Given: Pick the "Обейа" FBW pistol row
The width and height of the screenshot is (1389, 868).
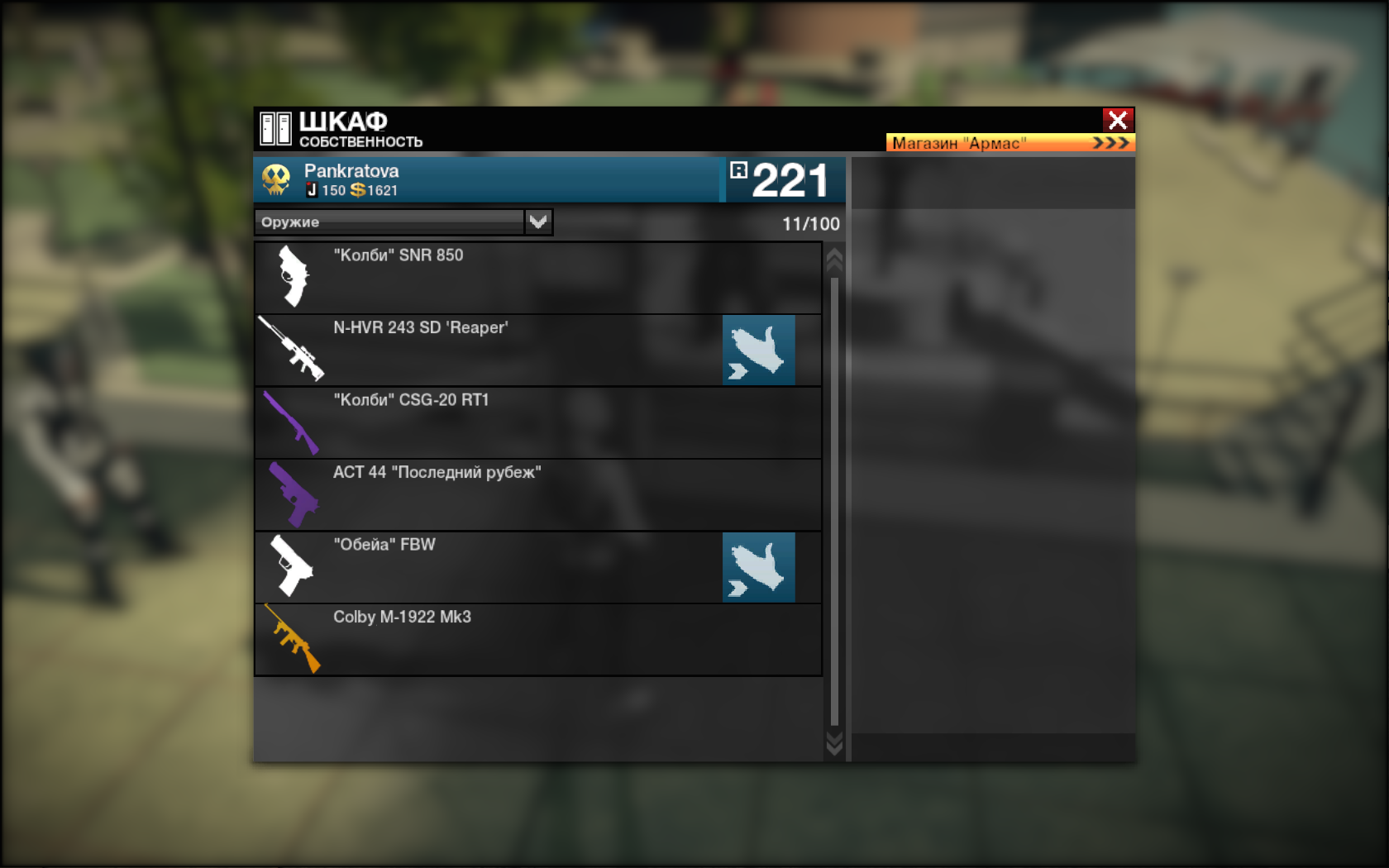Looking at the screenshot, I should [x=496, y=567].
